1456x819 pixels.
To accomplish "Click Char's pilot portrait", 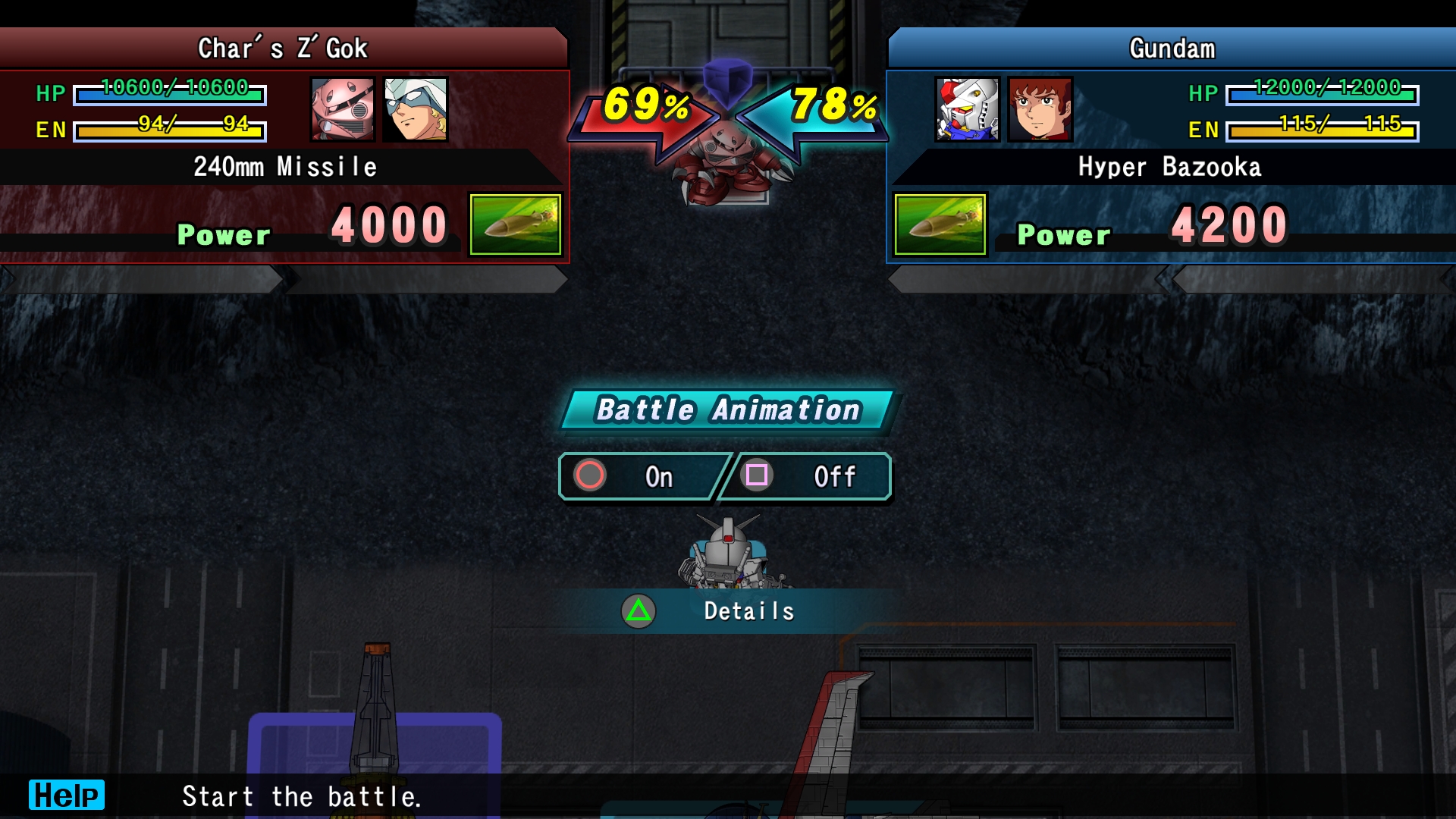I will coord(416,109).
